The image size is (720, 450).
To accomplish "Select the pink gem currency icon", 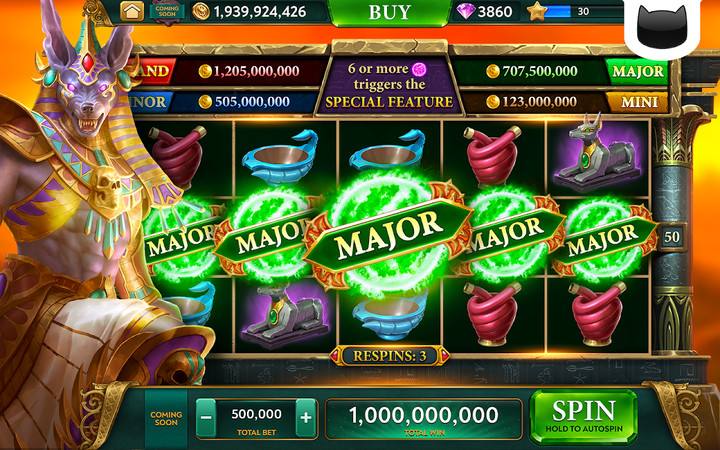I will click(x=465, y=12).
